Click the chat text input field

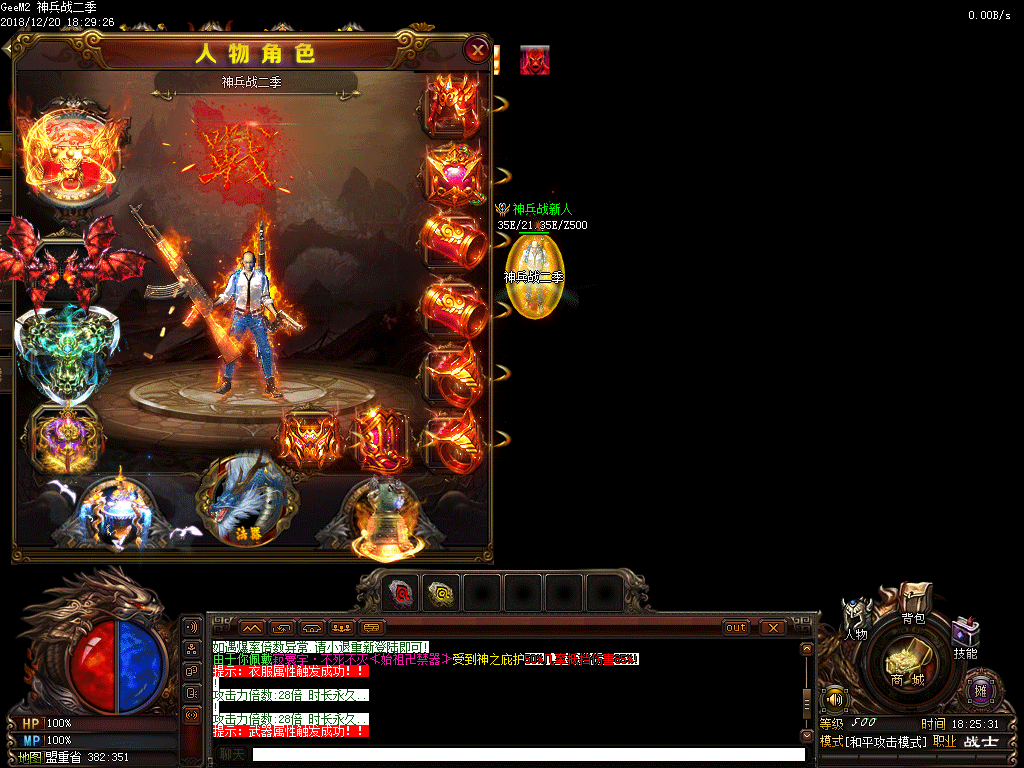[x=528, y=754]
